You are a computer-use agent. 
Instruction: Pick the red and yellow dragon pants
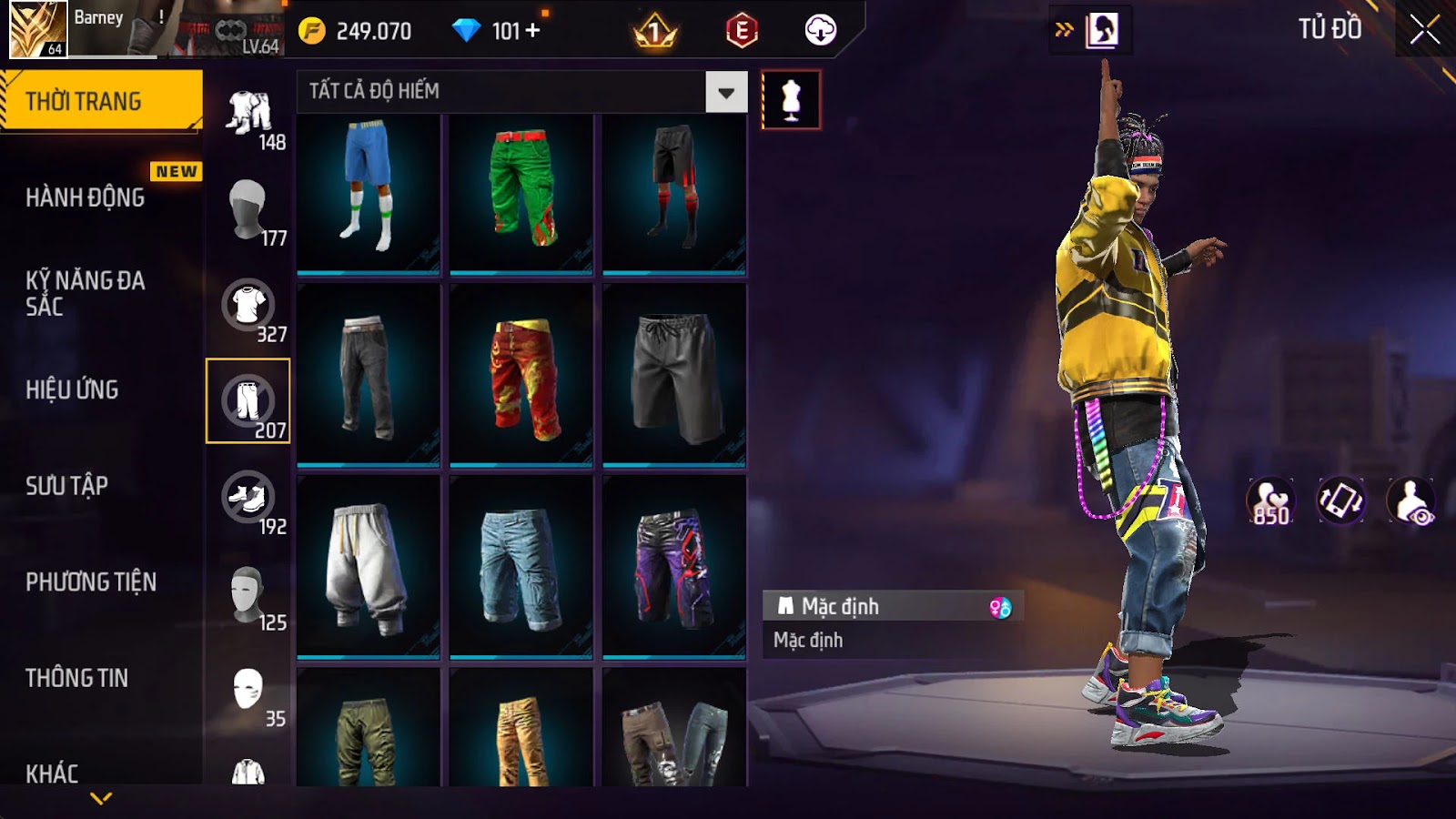[521, 377]
